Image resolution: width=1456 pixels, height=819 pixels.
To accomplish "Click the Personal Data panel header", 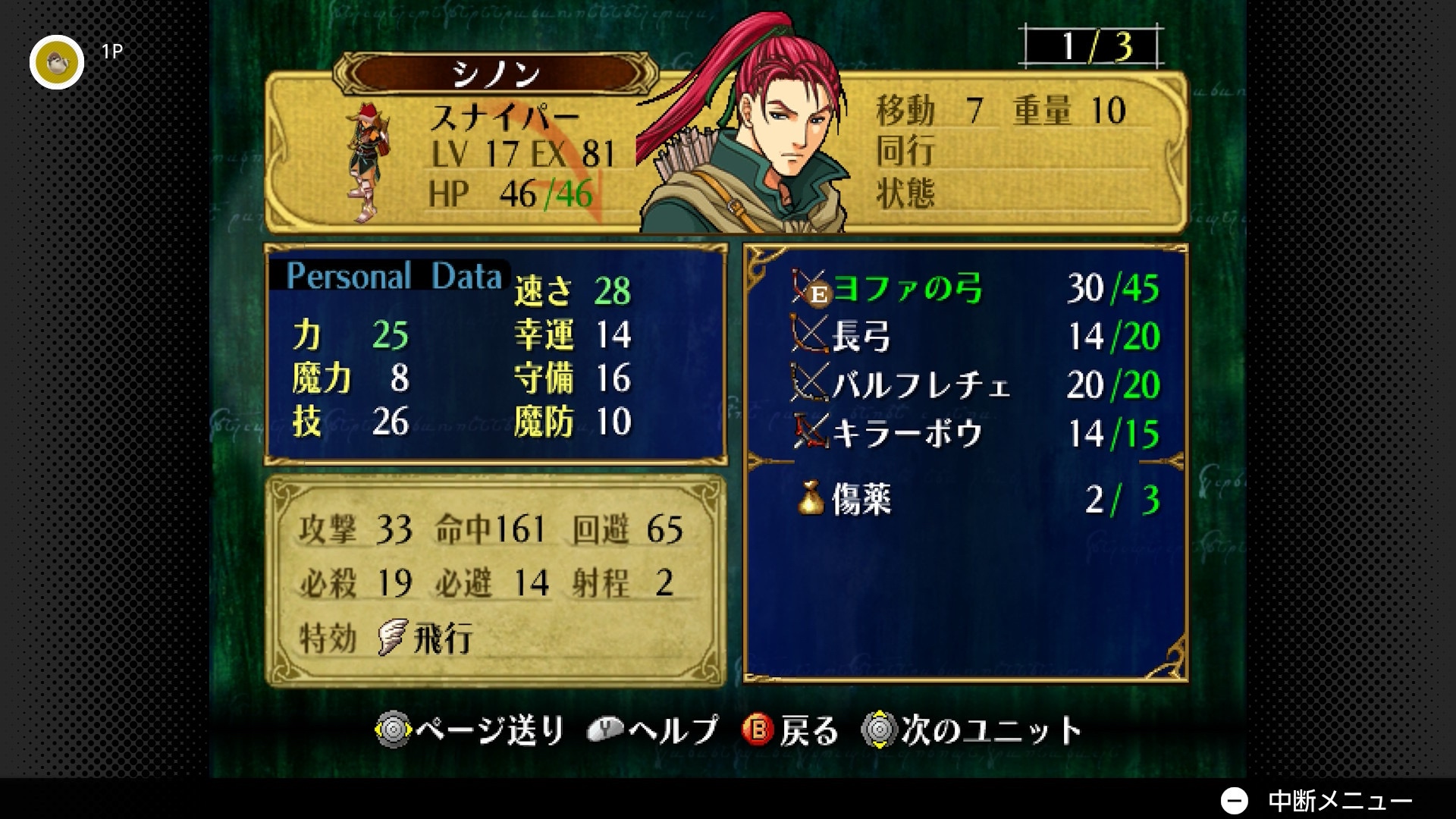I will (393, 276).
